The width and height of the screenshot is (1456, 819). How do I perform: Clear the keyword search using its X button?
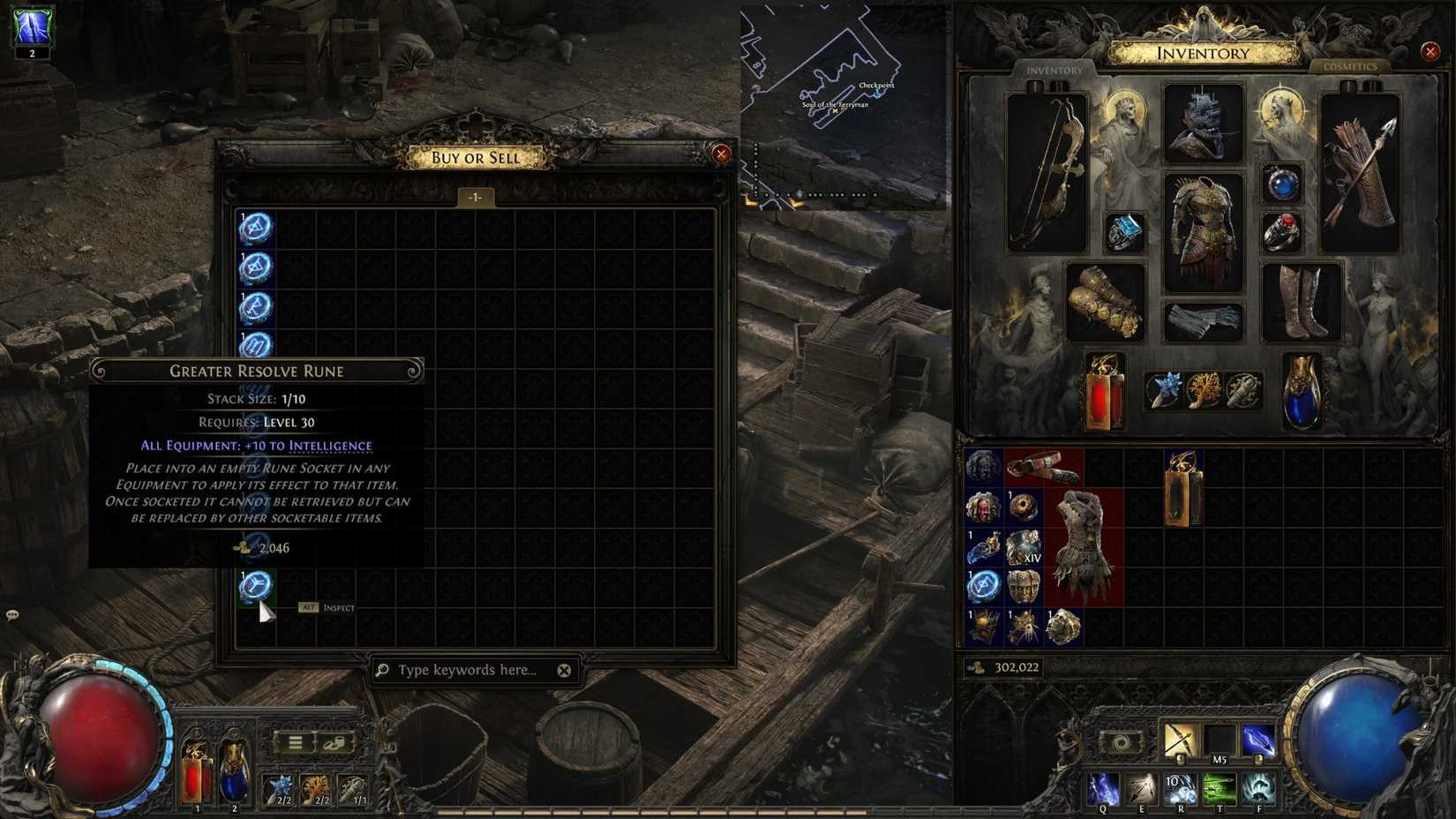coord(564,670)
